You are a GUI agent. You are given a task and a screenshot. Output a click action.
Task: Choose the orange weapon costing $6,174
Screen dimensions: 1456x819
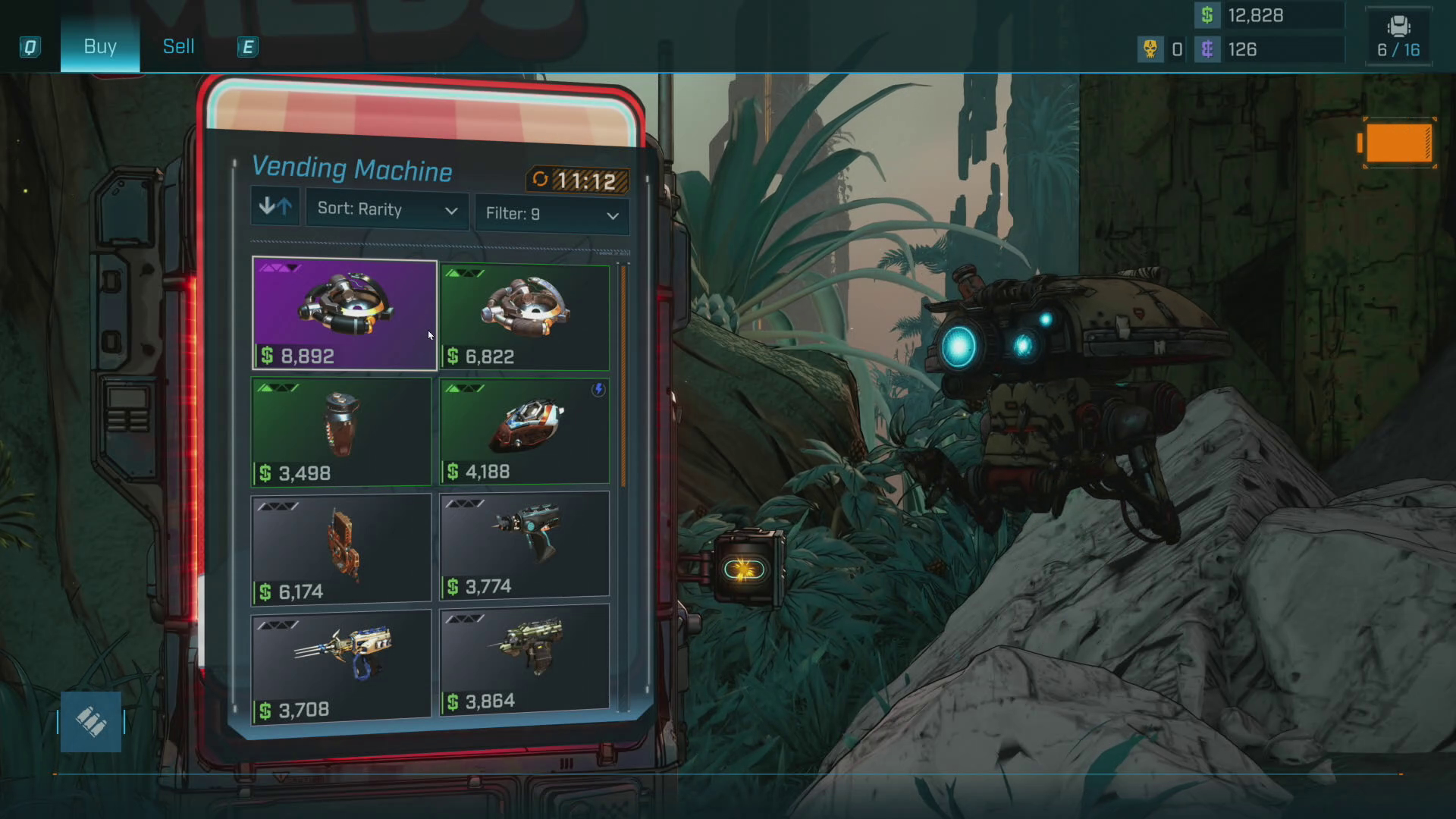click(341, 549)
